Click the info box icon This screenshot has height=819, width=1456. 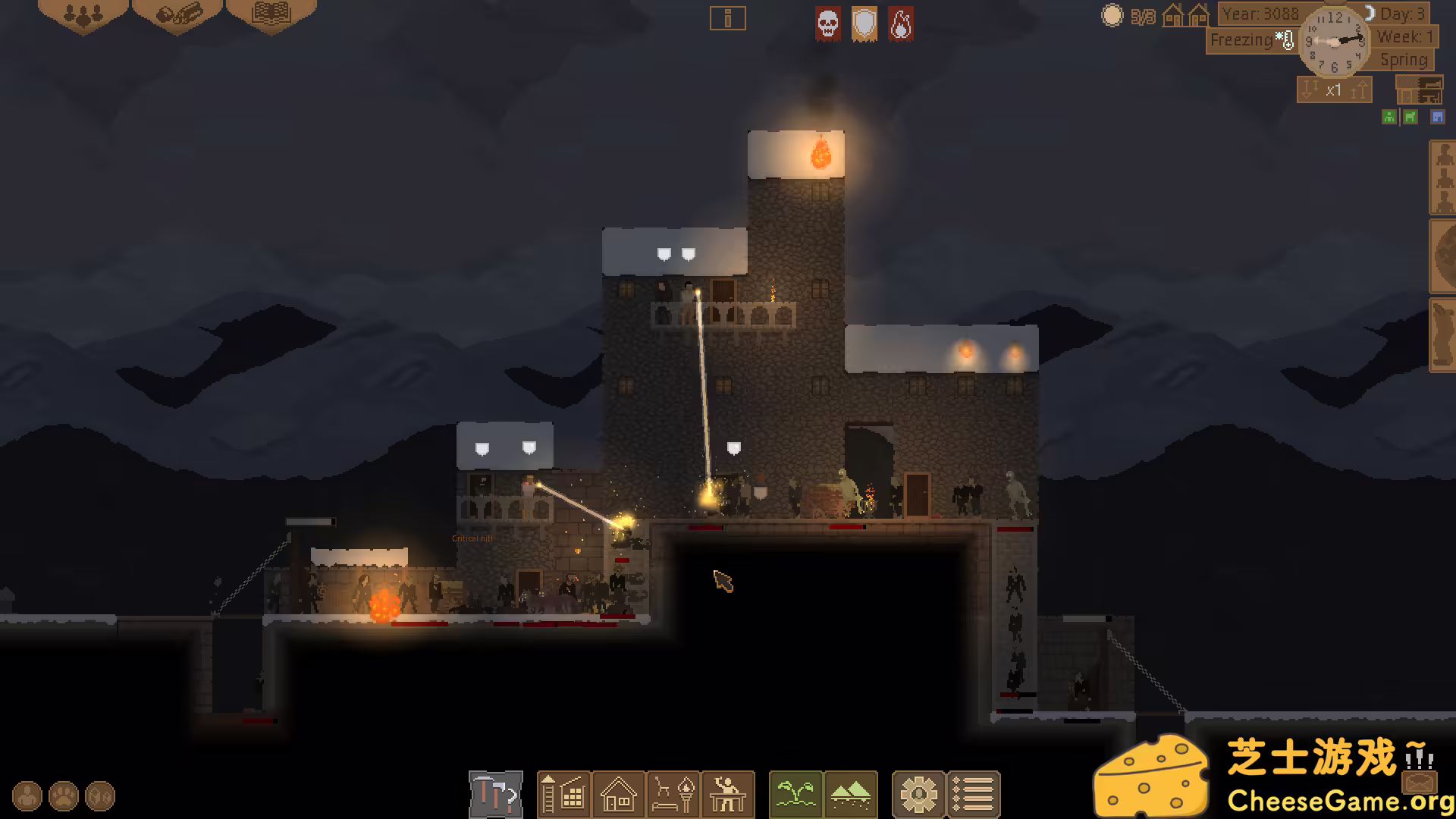(727, 18)
